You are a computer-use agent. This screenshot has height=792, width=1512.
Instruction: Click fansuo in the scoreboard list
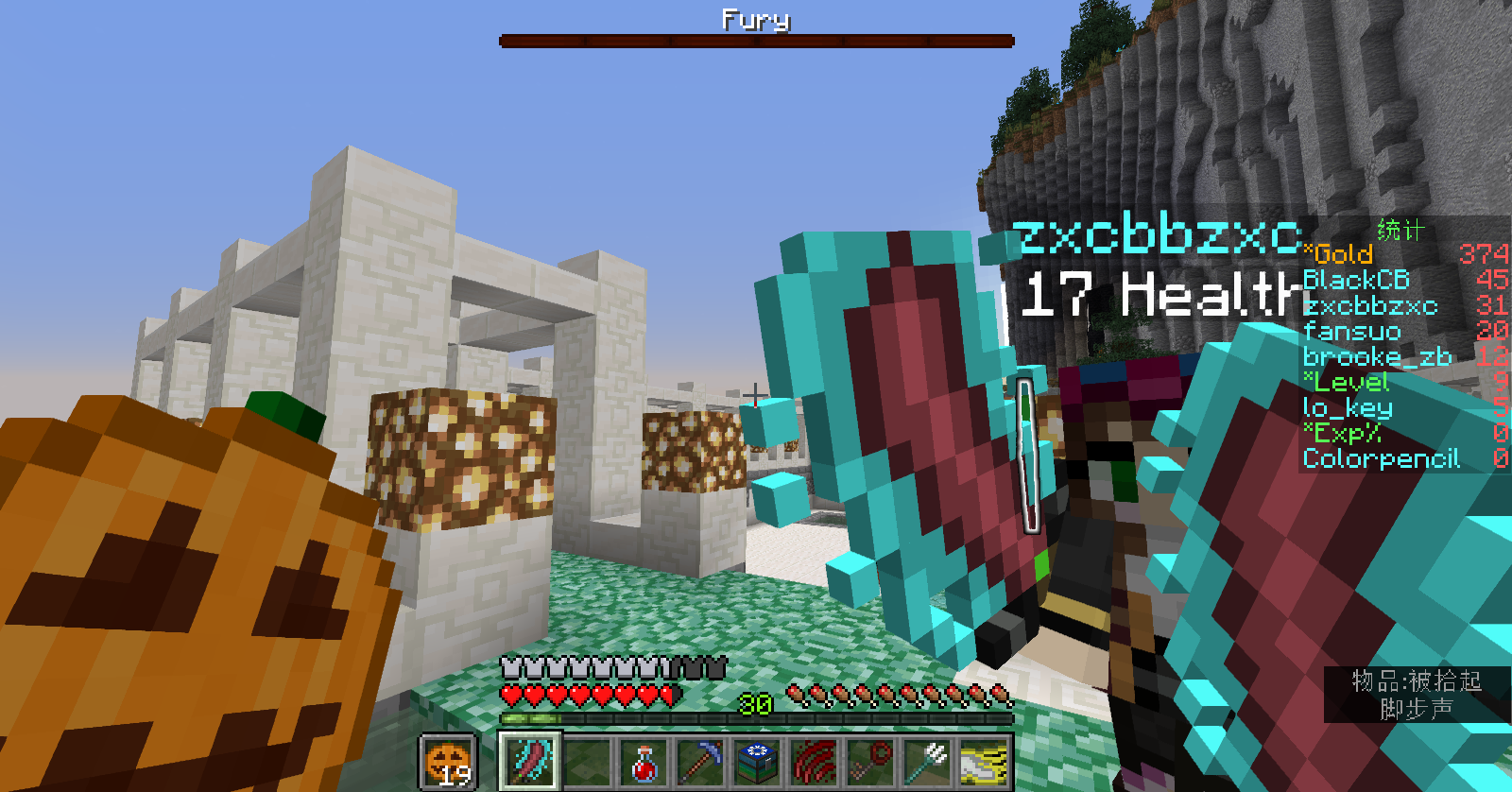click(x=1351, y=331)
